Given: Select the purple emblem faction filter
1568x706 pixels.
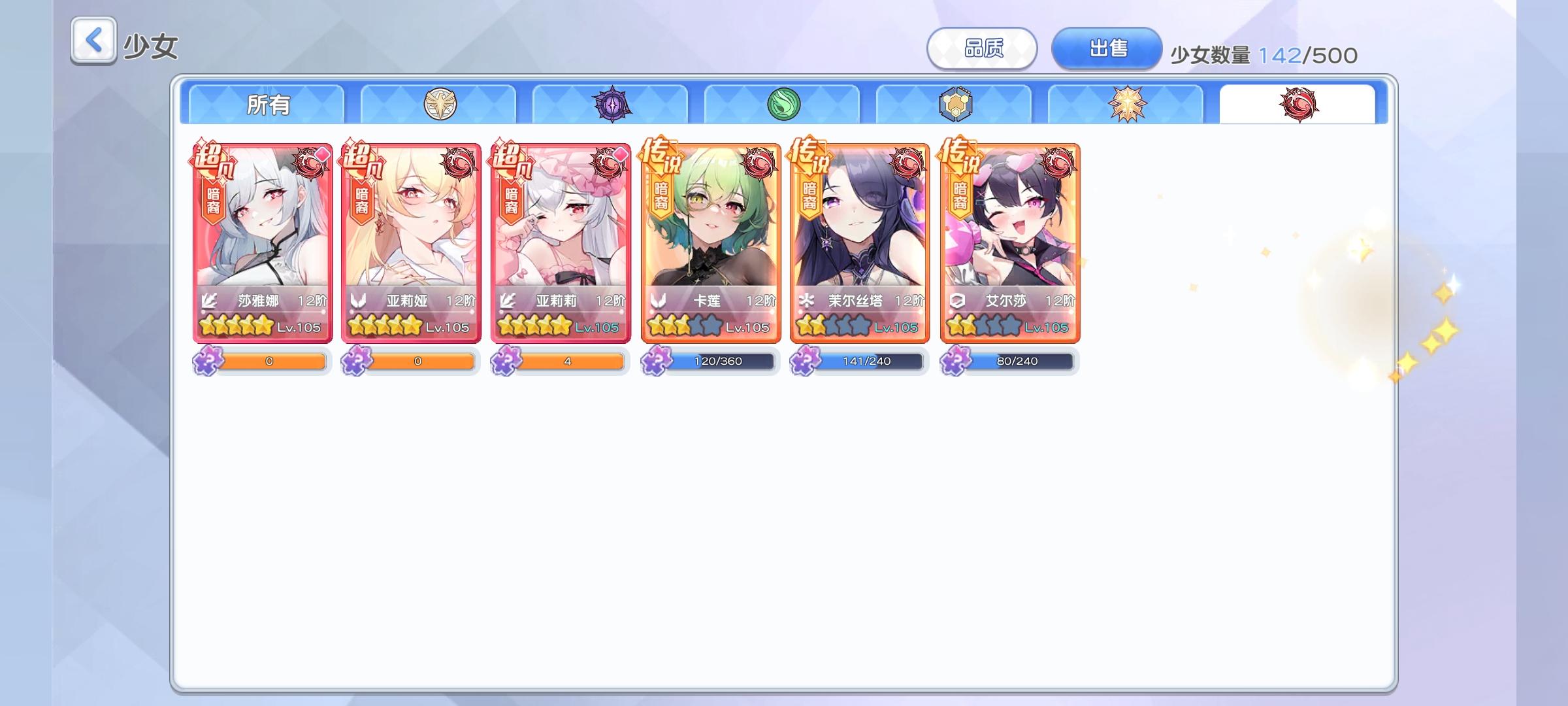Looking at the screenshot, I should 612,106.
